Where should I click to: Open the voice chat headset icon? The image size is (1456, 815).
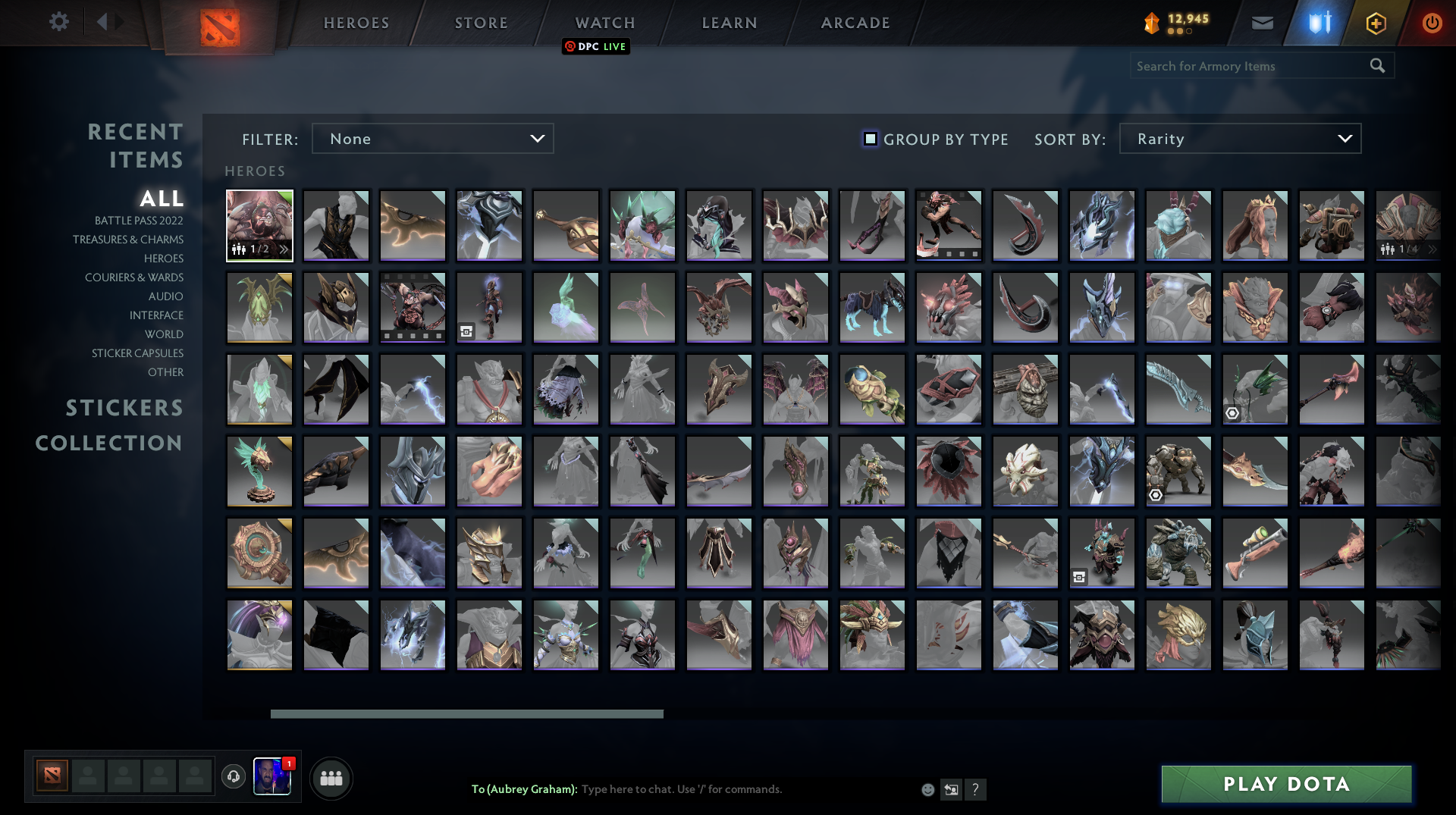click(234, 776)
